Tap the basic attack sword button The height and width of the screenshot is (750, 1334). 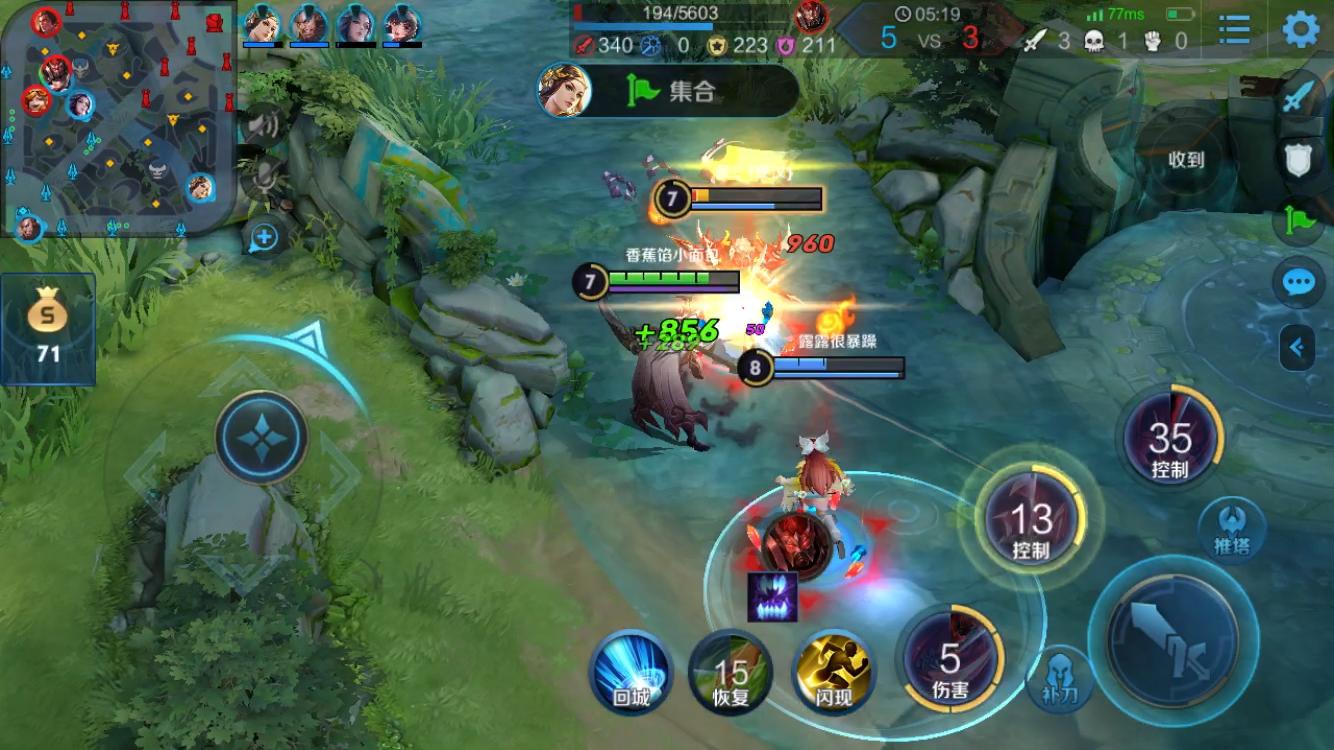pyautogui.click(x=1172, y=638)
